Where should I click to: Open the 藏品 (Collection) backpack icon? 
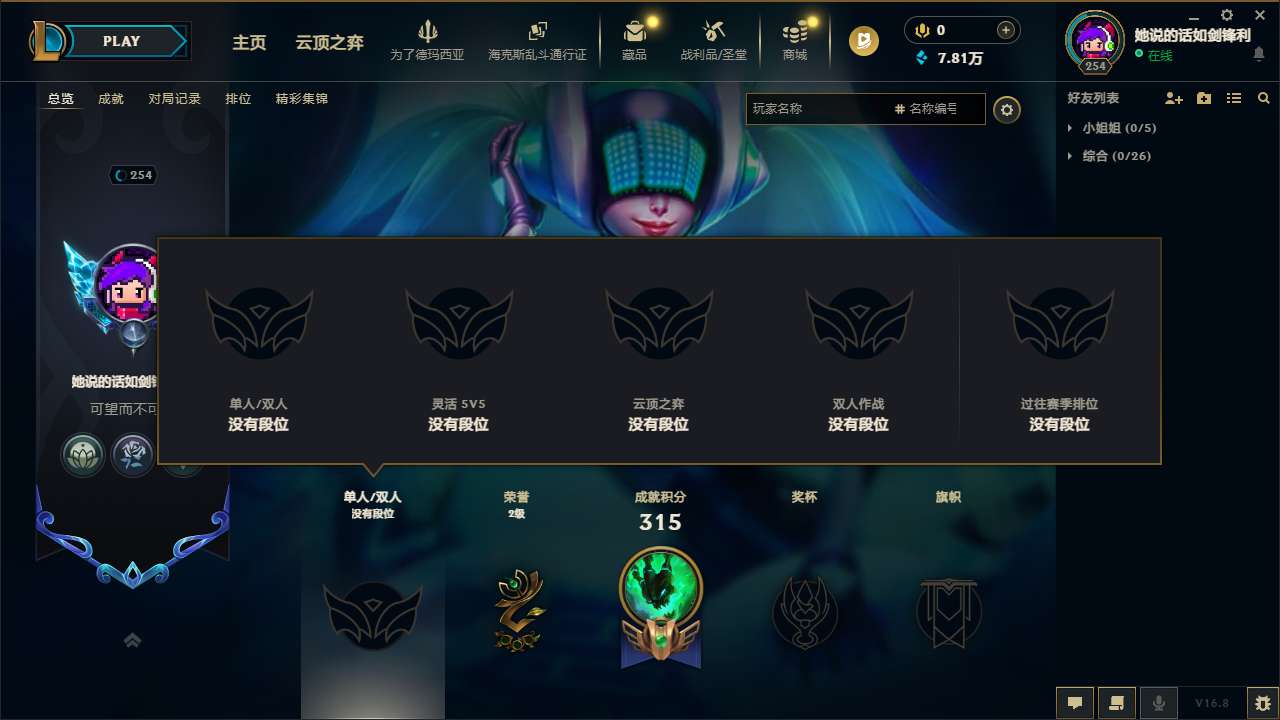pos(635,38)
